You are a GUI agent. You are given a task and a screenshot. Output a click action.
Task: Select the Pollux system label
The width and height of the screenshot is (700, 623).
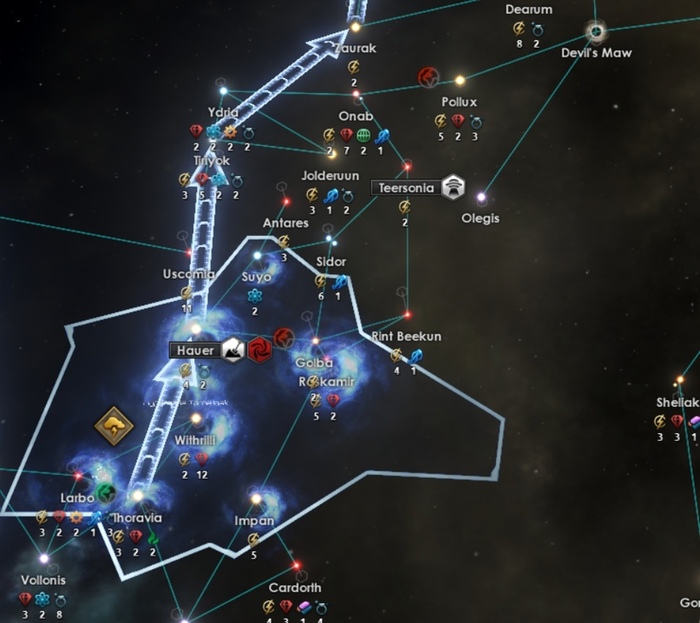pyautogui.click(x=459, y=102)
